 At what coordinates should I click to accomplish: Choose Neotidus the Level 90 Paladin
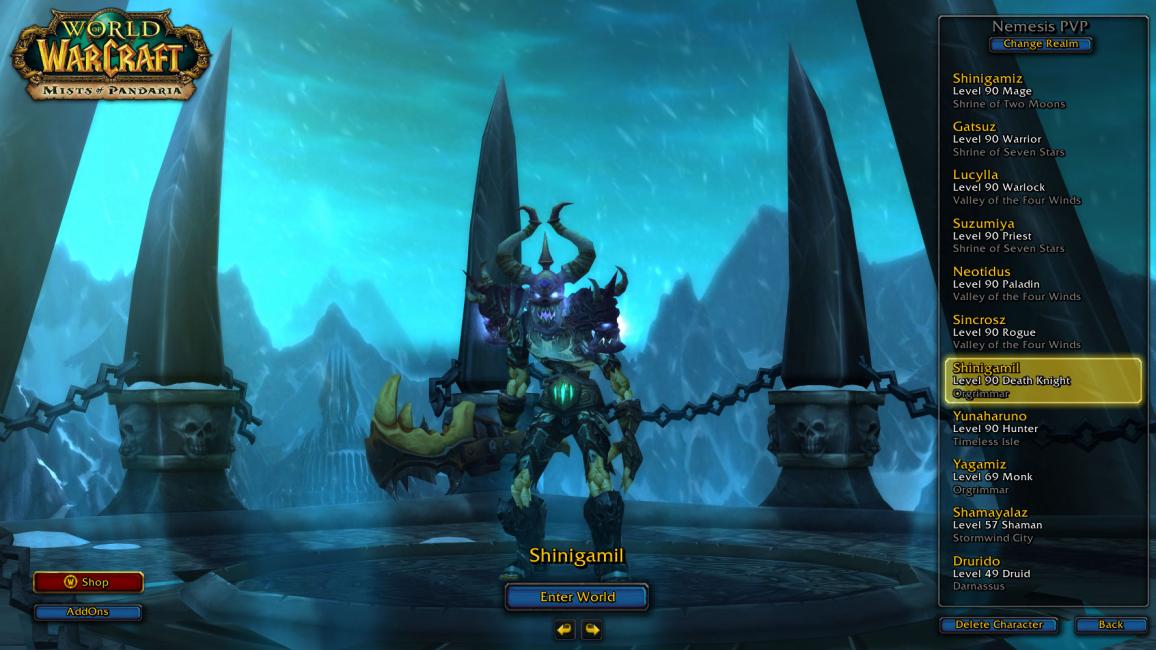1040,284
